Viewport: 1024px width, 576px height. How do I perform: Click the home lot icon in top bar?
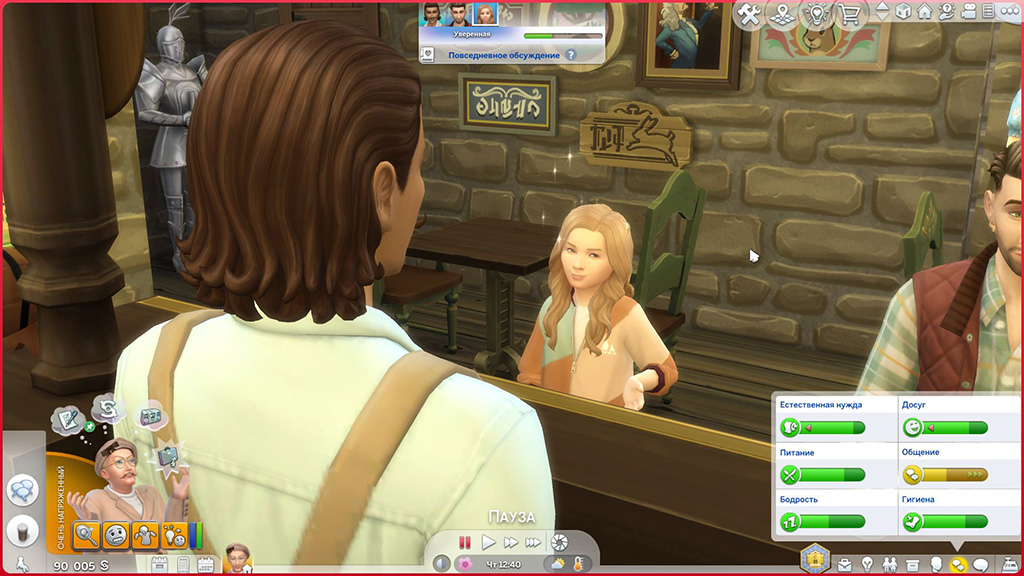(924, 12)
